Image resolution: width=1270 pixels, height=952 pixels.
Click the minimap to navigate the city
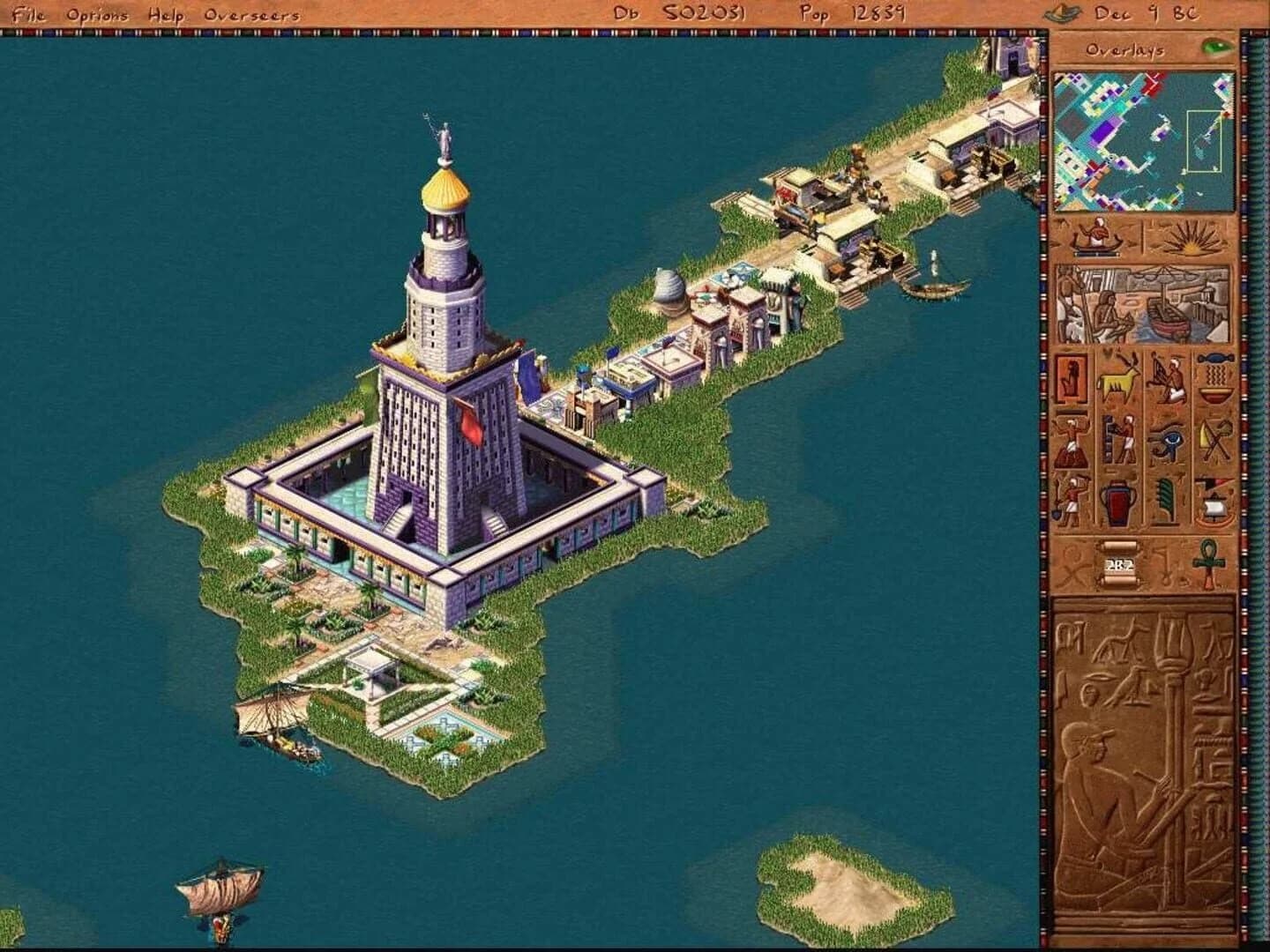[x=1142, y=141]
